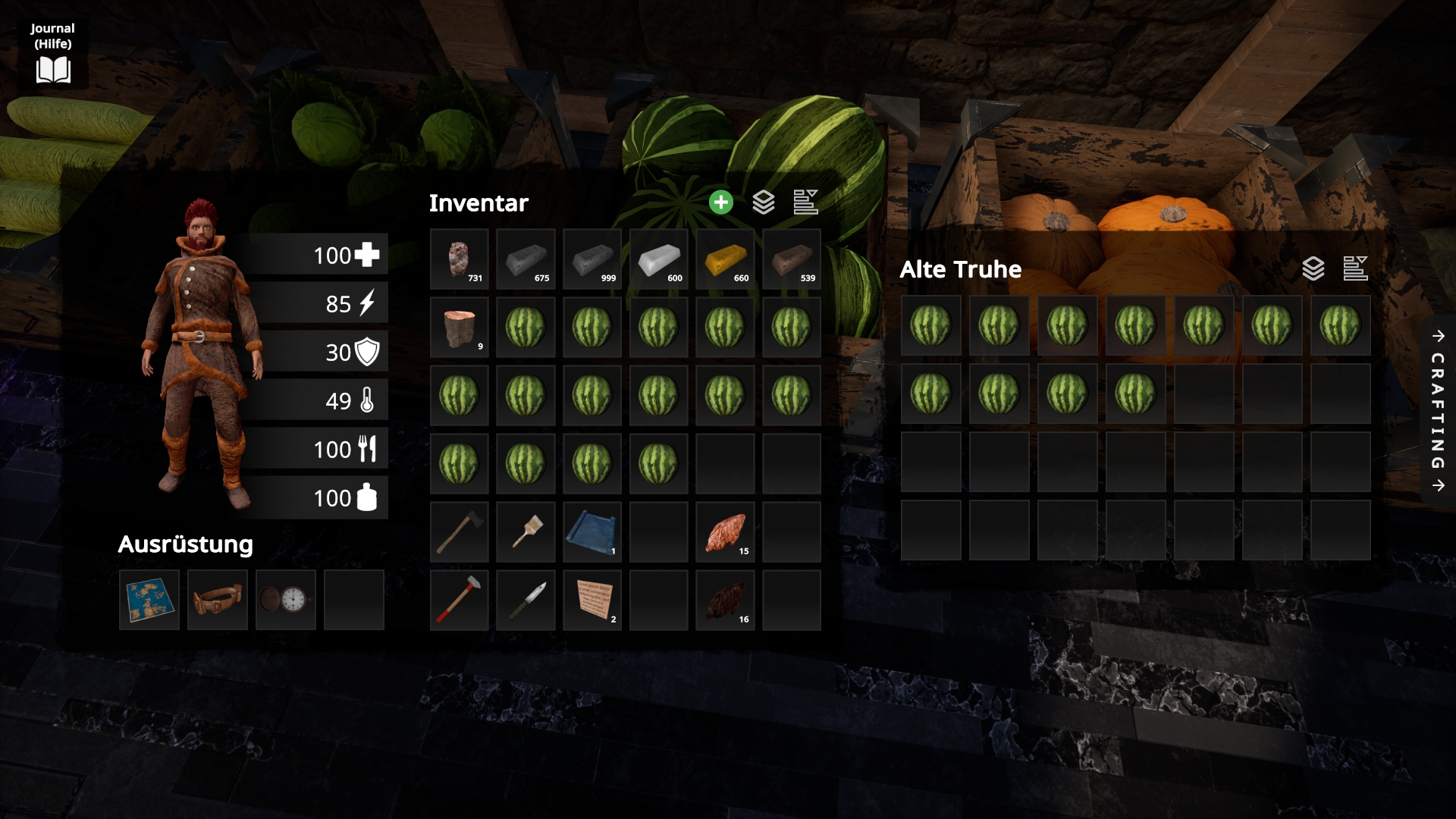This screenshot has width=1456, height=819.
Task: Select the copper ingot stack of 539
Action: [792, 259]
